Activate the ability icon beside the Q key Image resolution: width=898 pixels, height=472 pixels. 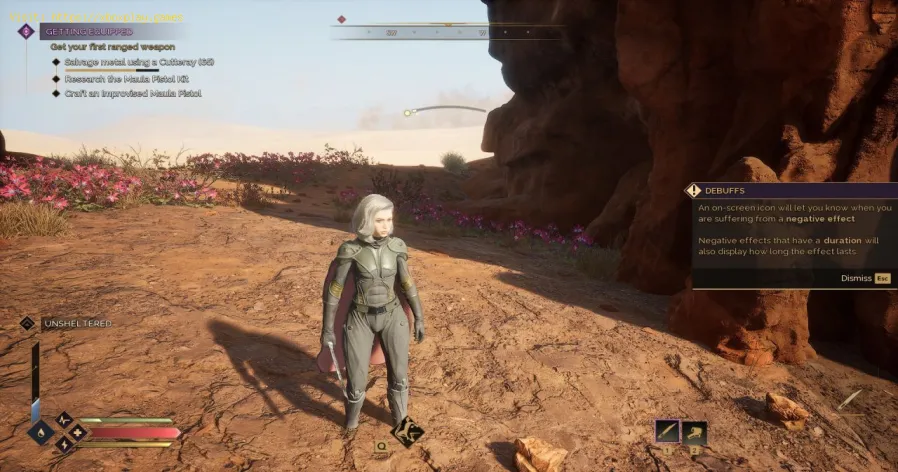coord(407,432)
